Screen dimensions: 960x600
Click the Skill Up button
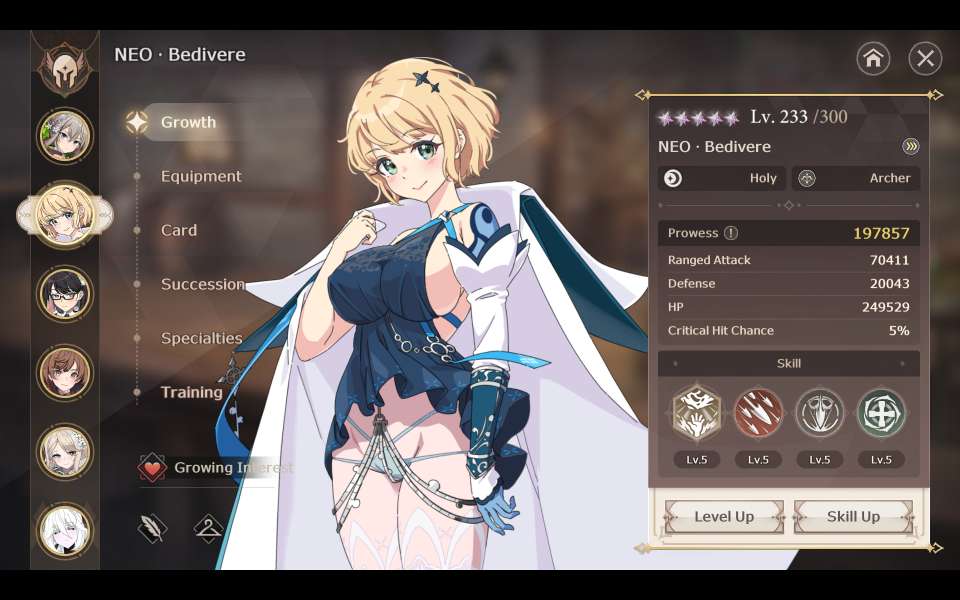point(853,517)
